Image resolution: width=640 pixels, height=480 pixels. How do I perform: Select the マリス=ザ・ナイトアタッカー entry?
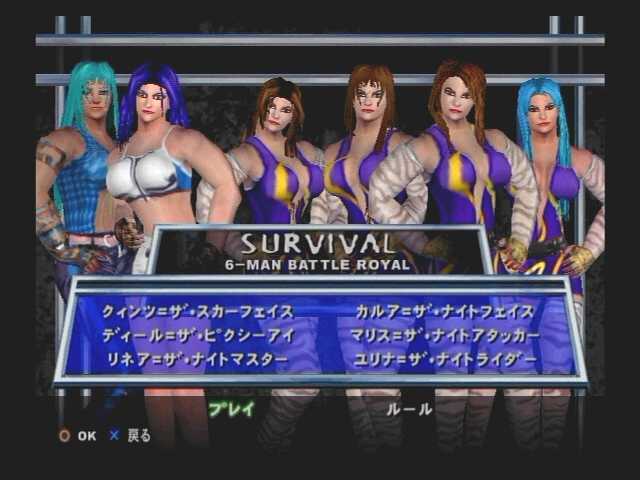(445, 334)
